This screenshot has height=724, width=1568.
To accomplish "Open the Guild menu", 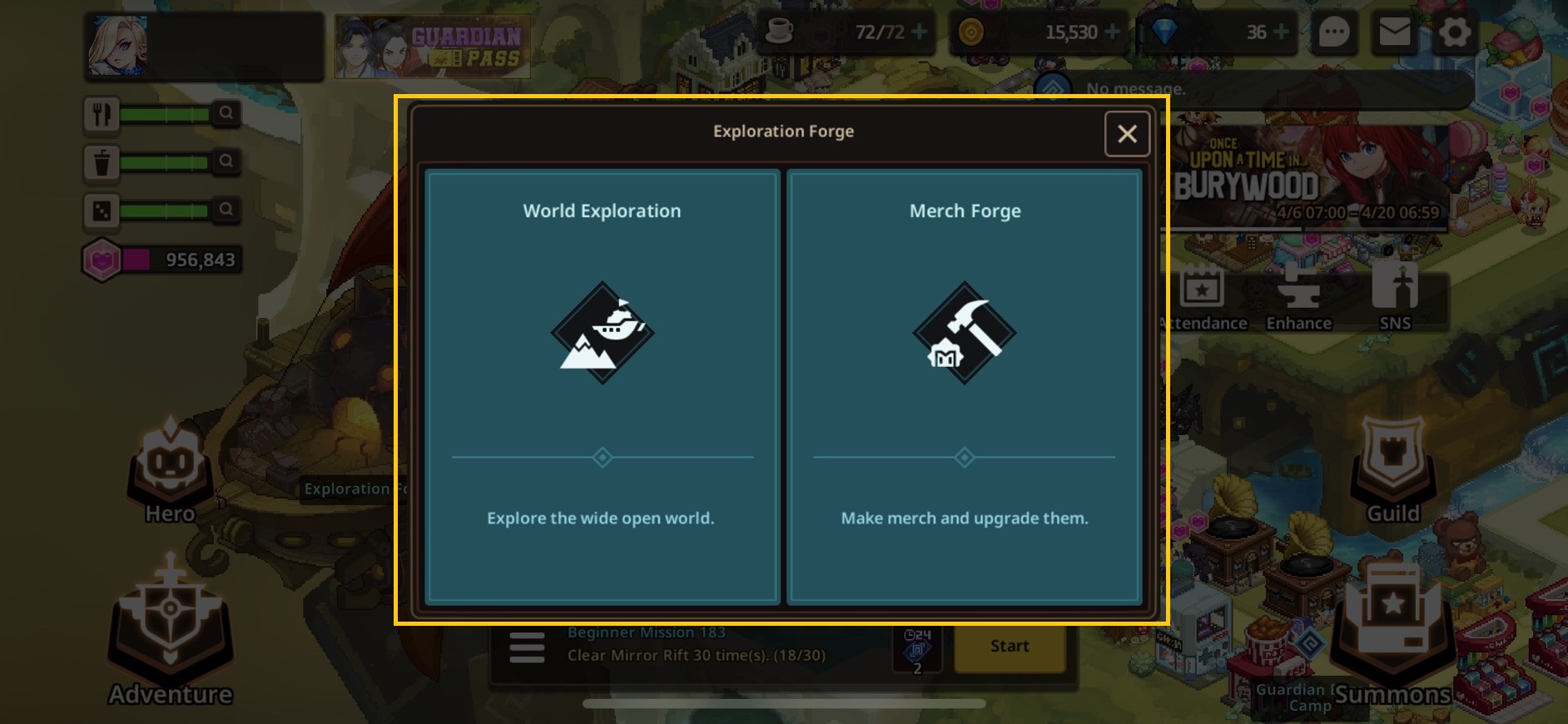I will coord(1392,472).
